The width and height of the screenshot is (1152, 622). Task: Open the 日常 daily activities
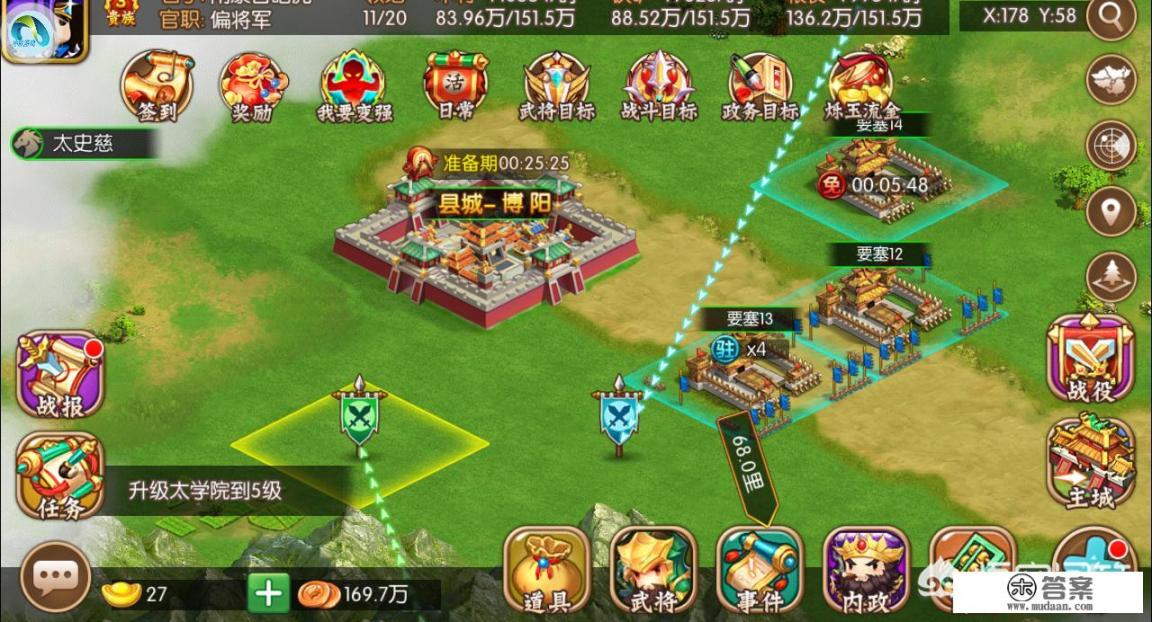pyautogui.click(x=455, y=86)
